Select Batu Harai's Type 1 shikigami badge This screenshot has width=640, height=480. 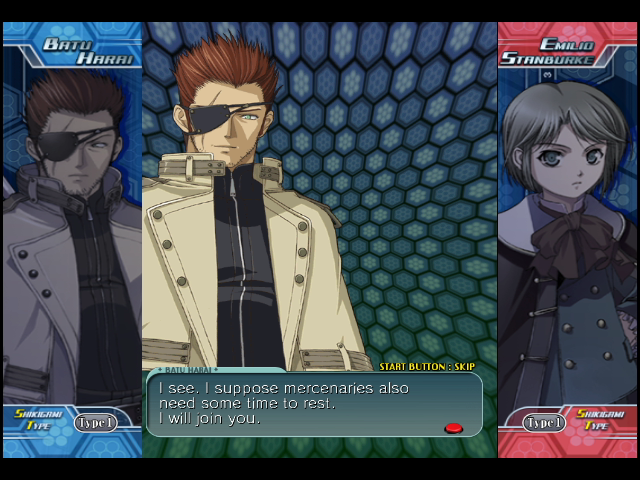pyautogui.click(x=96, y=423)
